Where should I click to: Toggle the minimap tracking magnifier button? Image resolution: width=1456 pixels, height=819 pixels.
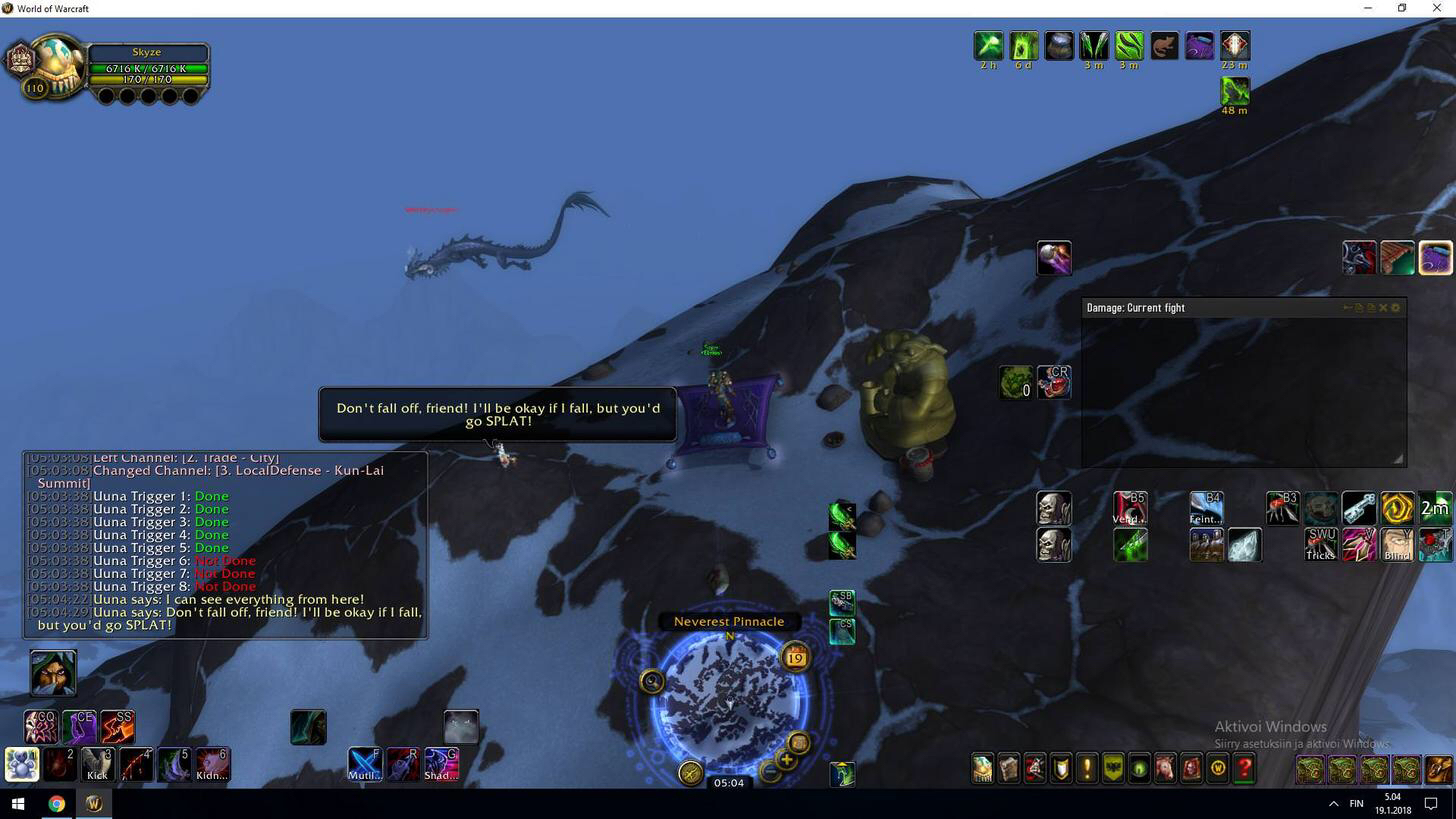tap(652, 681)
